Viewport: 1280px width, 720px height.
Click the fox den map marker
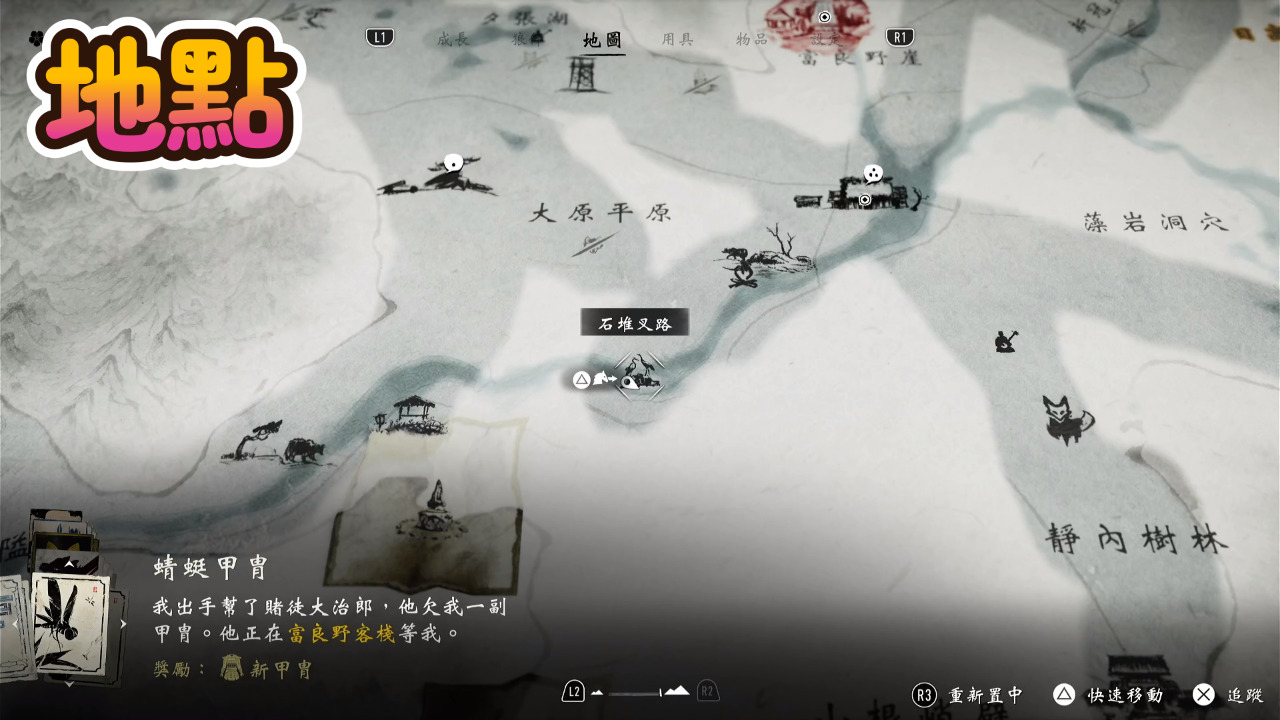(x=1066, y=418)
